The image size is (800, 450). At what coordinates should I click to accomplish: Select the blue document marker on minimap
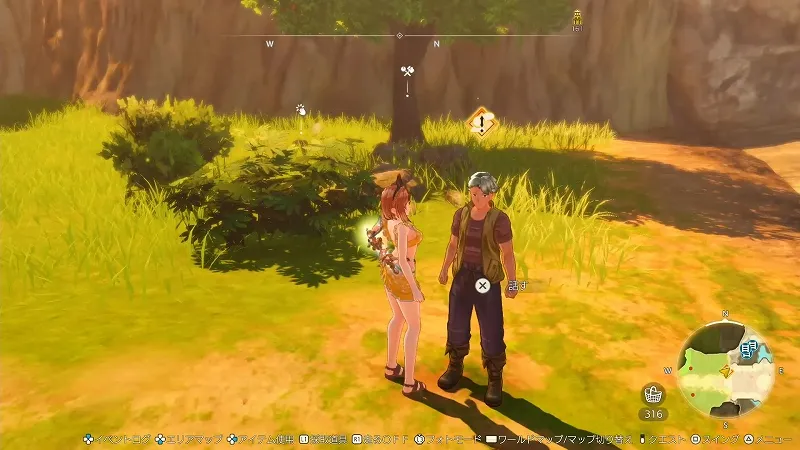[747, 349]
